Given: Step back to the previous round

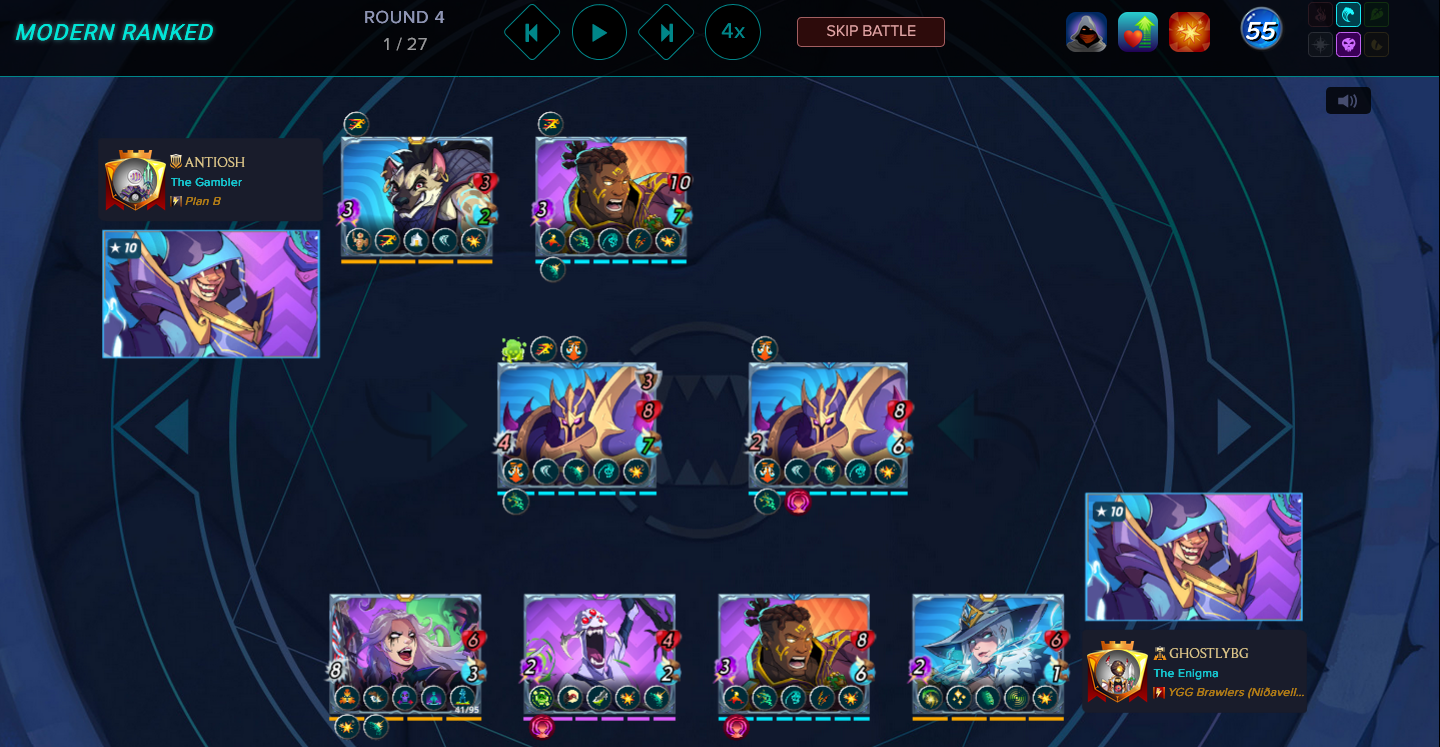Looking at the screenshot, I should coord(532,32).
